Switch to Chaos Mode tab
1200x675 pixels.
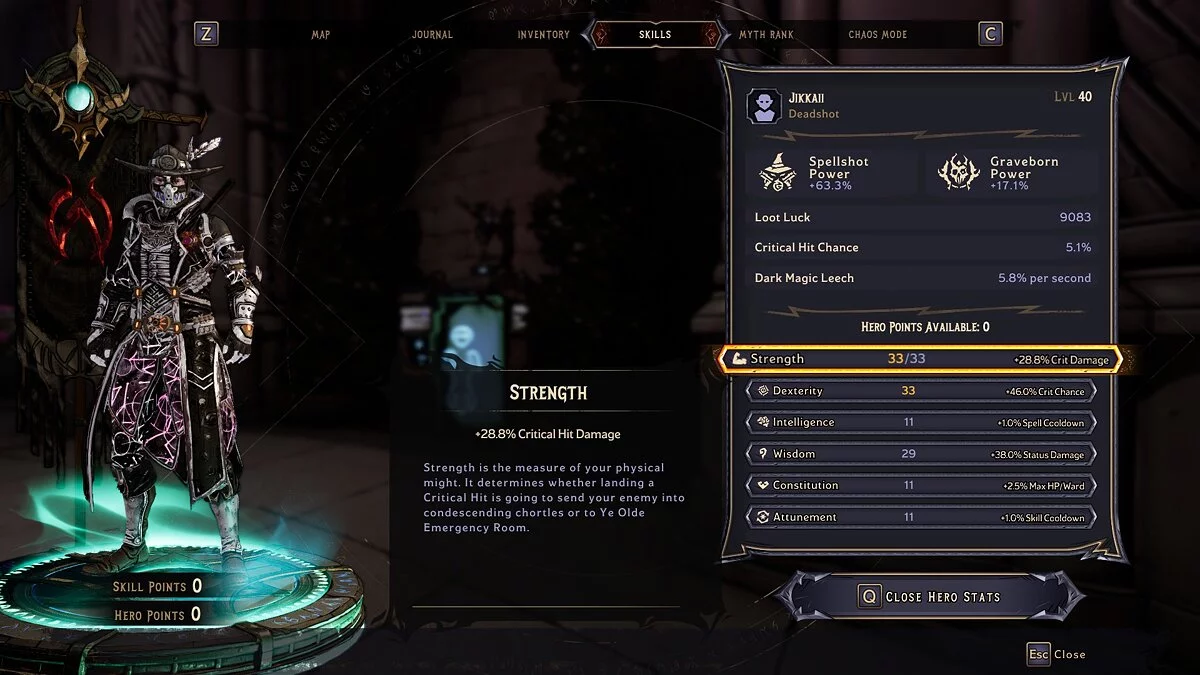(877, 34)
